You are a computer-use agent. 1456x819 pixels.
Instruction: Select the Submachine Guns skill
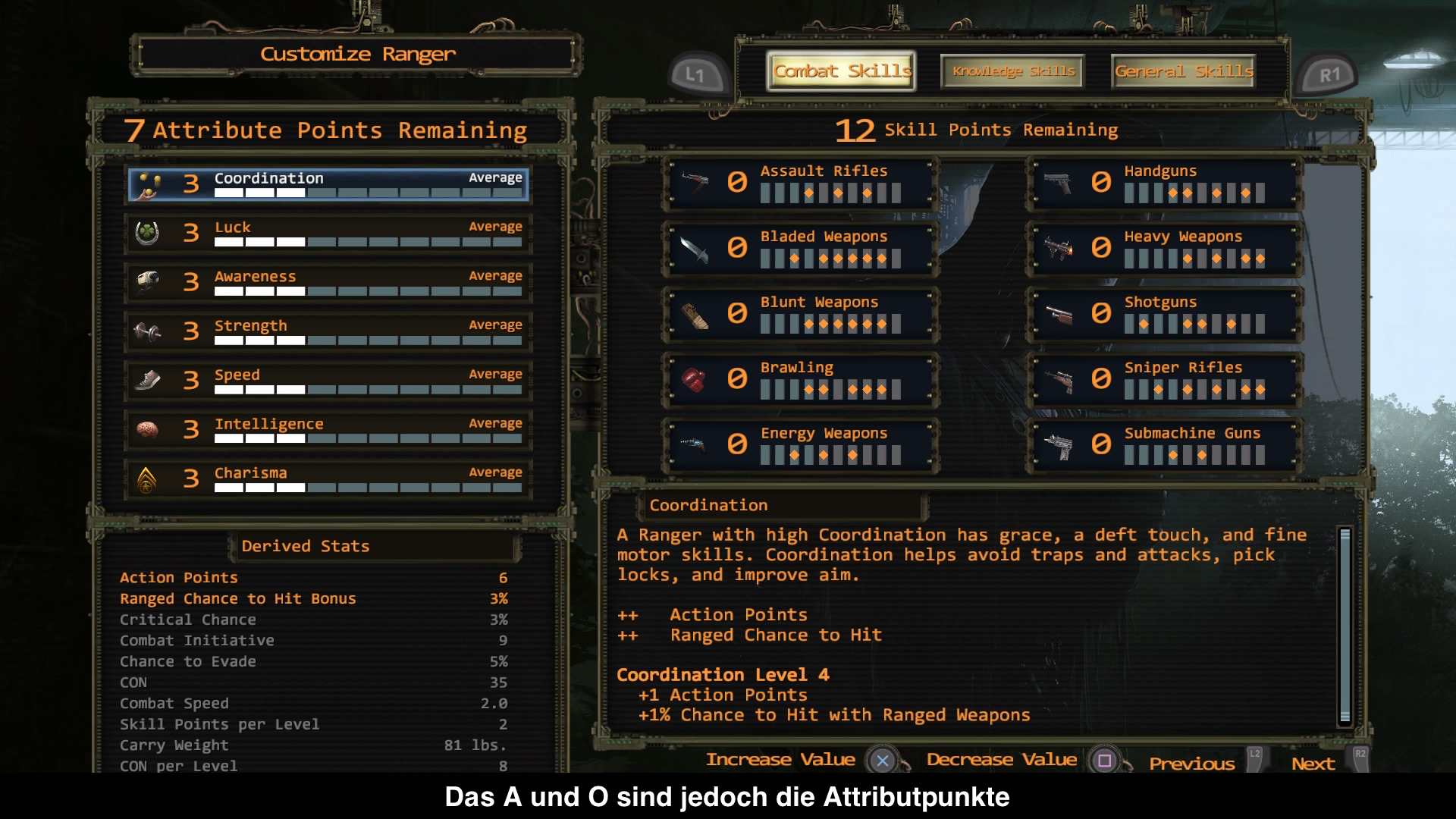[1165, 444]
